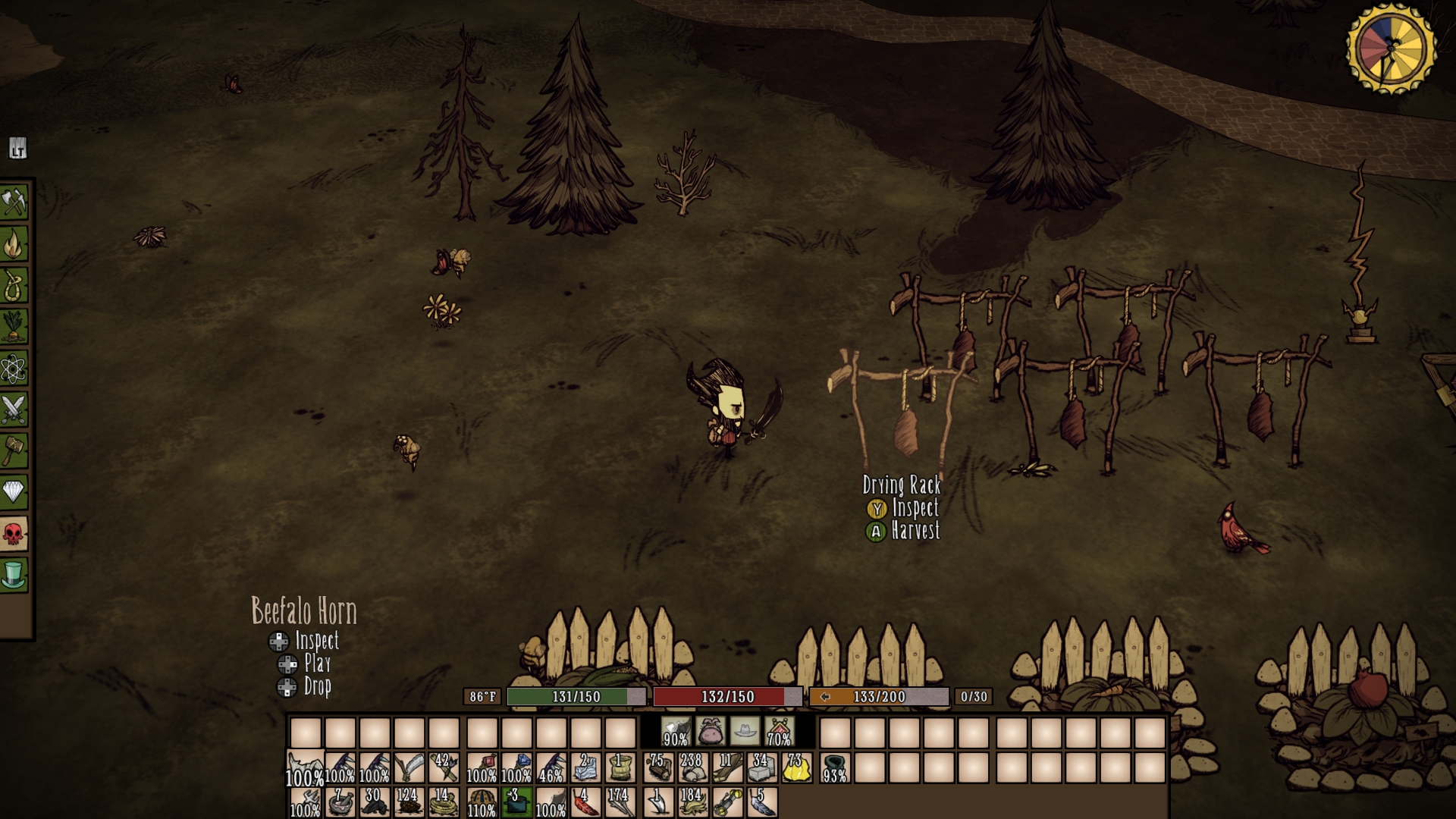Pick the stack of 75 logs
This screenshot has width=1456, height=819.
[x=657, y=767]
